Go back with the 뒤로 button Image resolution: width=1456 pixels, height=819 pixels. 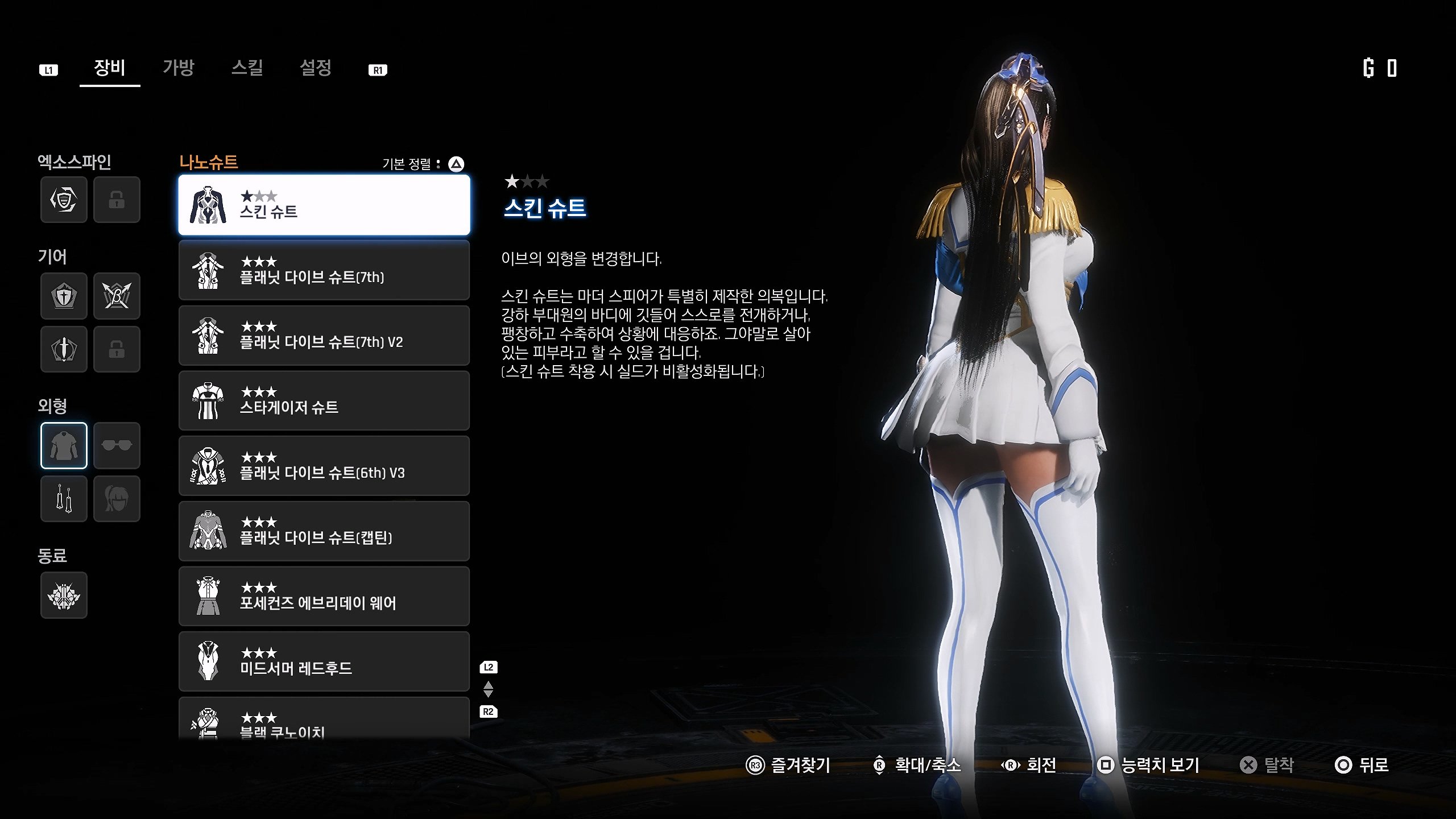pyautogui.click(x=1362, y=765)
